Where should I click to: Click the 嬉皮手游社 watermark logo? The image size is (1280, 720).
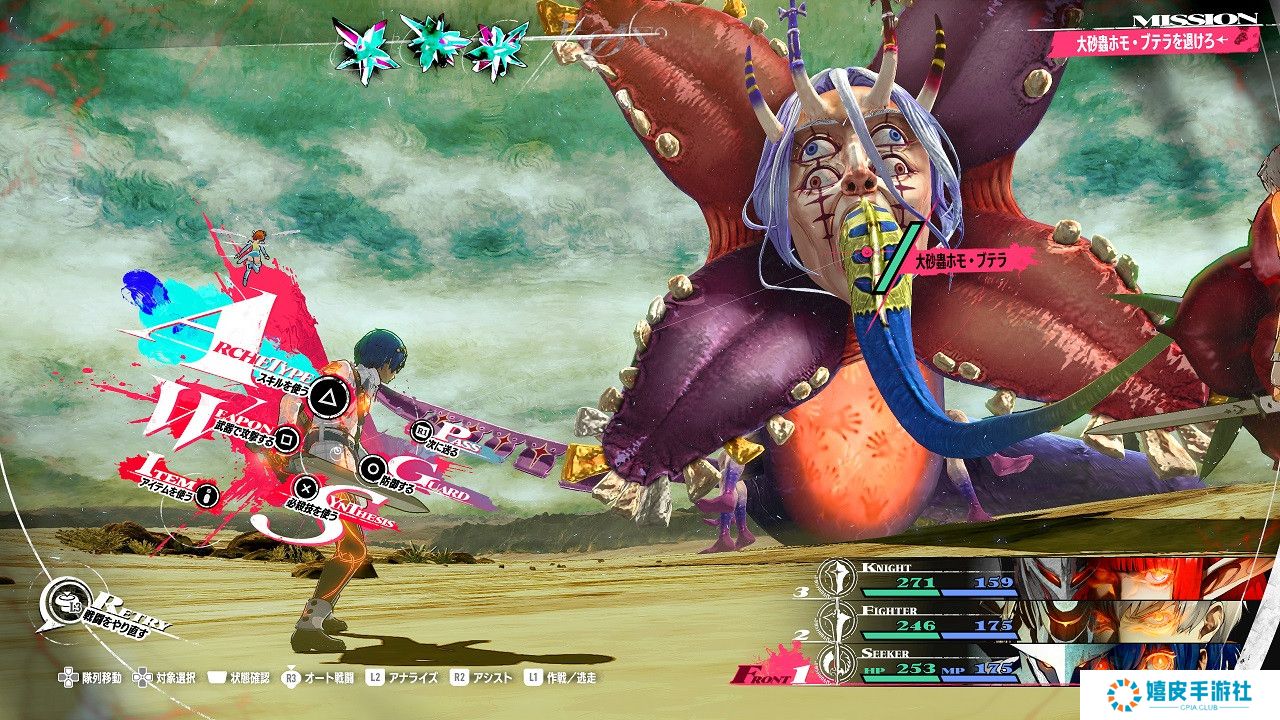(1179, 693)
